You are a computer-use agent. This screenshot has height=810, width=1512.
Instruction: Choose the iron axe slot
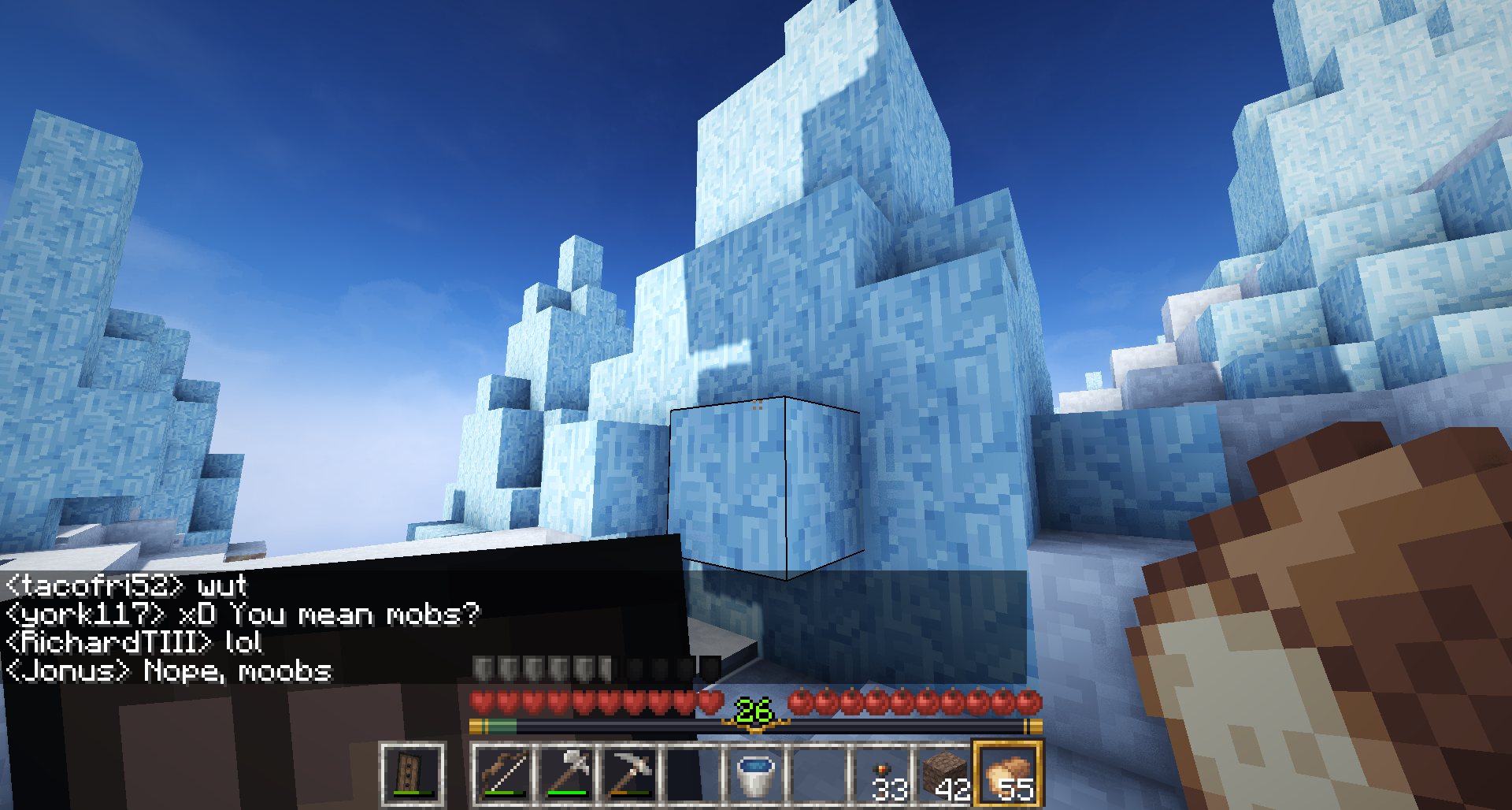pos(567,774)
